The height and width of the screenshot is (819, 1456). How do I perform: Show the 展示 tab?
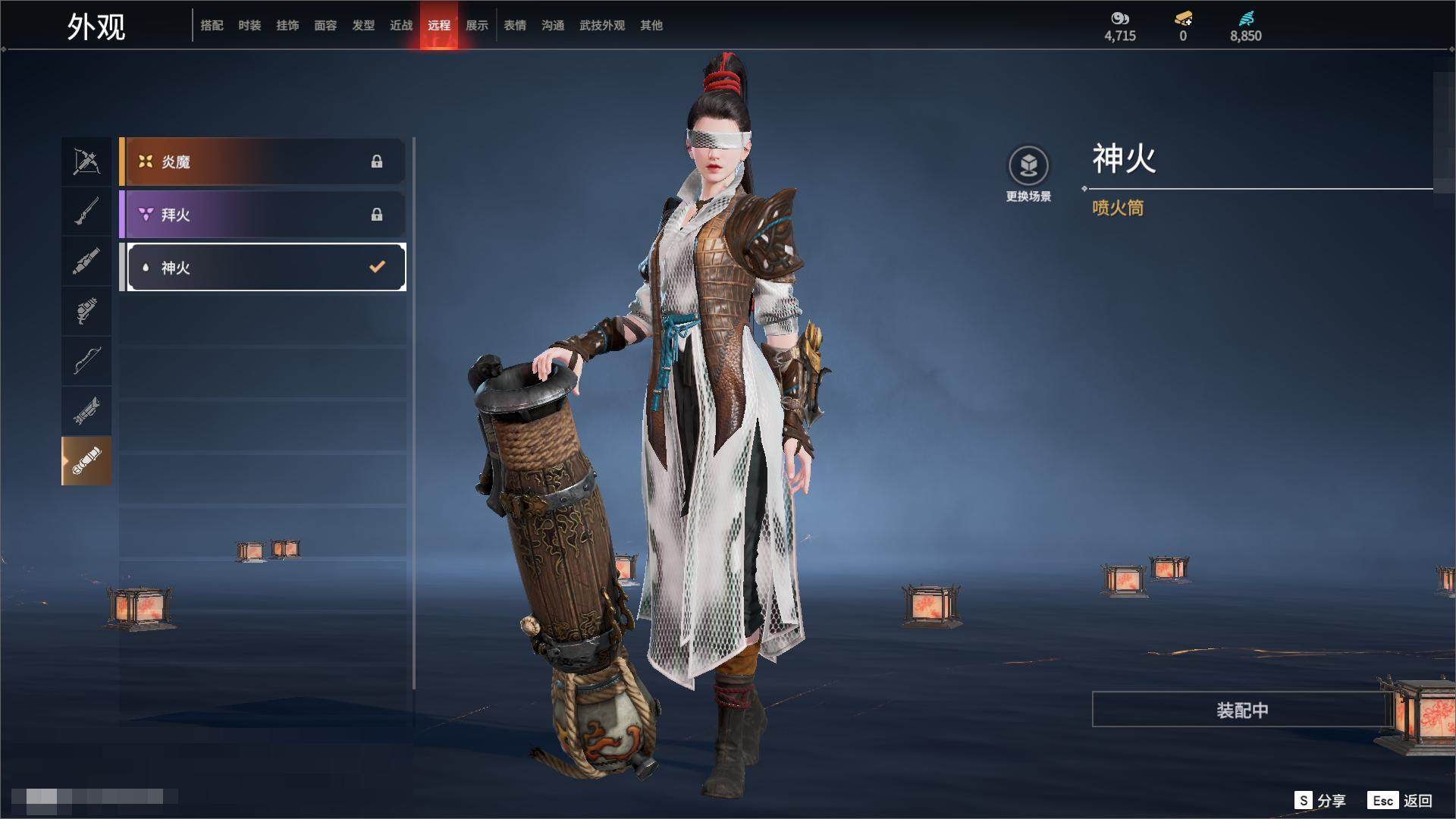click(x=477, y=25)
